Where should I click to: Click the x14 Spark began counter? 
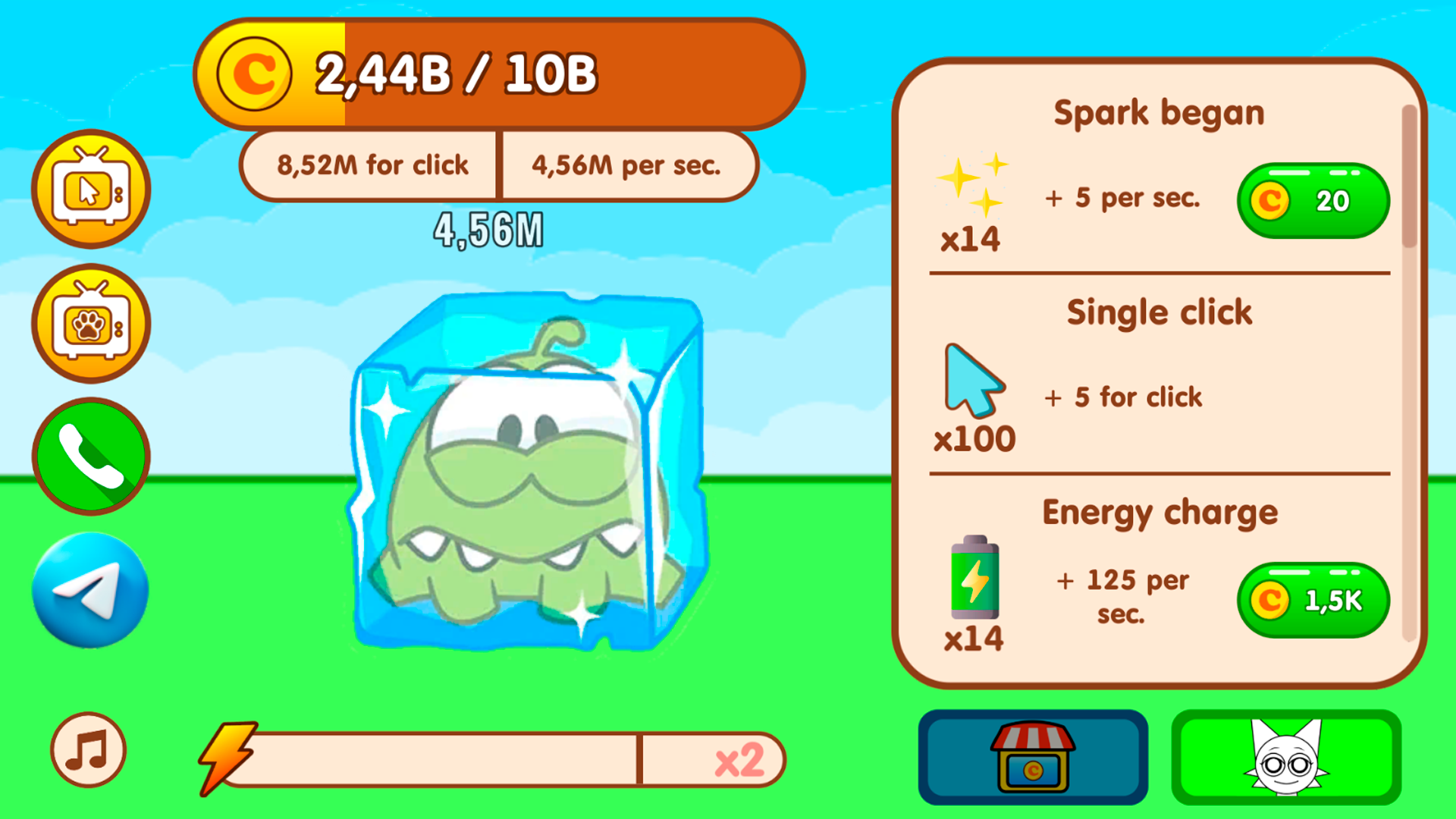[971, 241]
